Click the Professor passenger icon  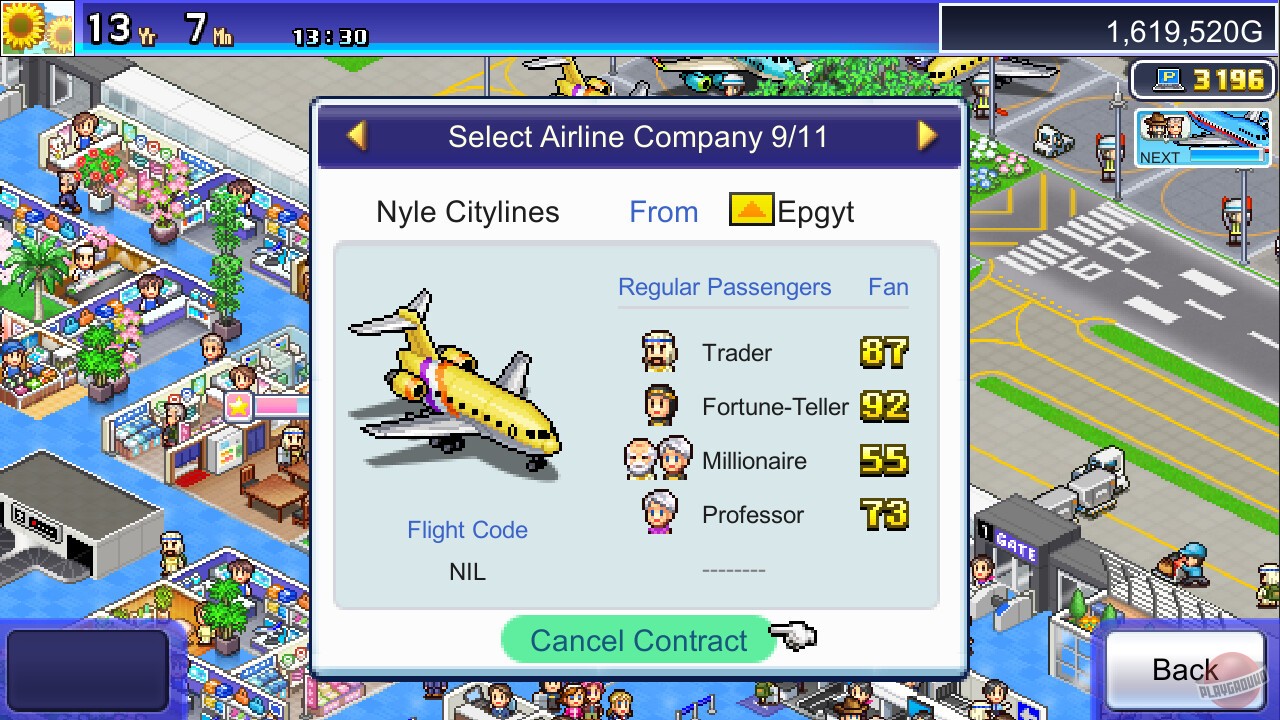coord(657,513)
